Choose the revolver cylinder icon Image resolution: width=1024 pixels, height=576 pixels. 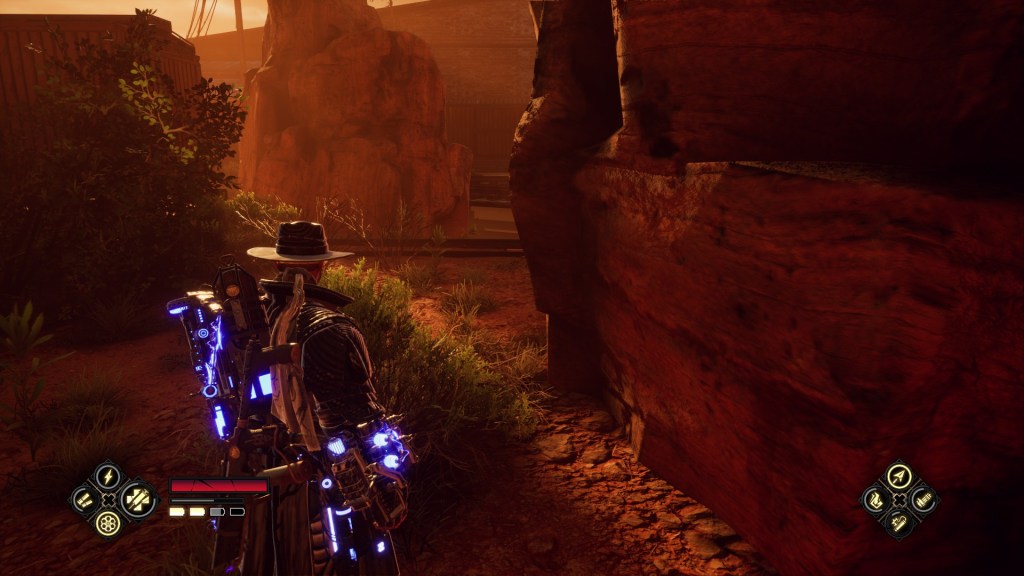(108, 522)
